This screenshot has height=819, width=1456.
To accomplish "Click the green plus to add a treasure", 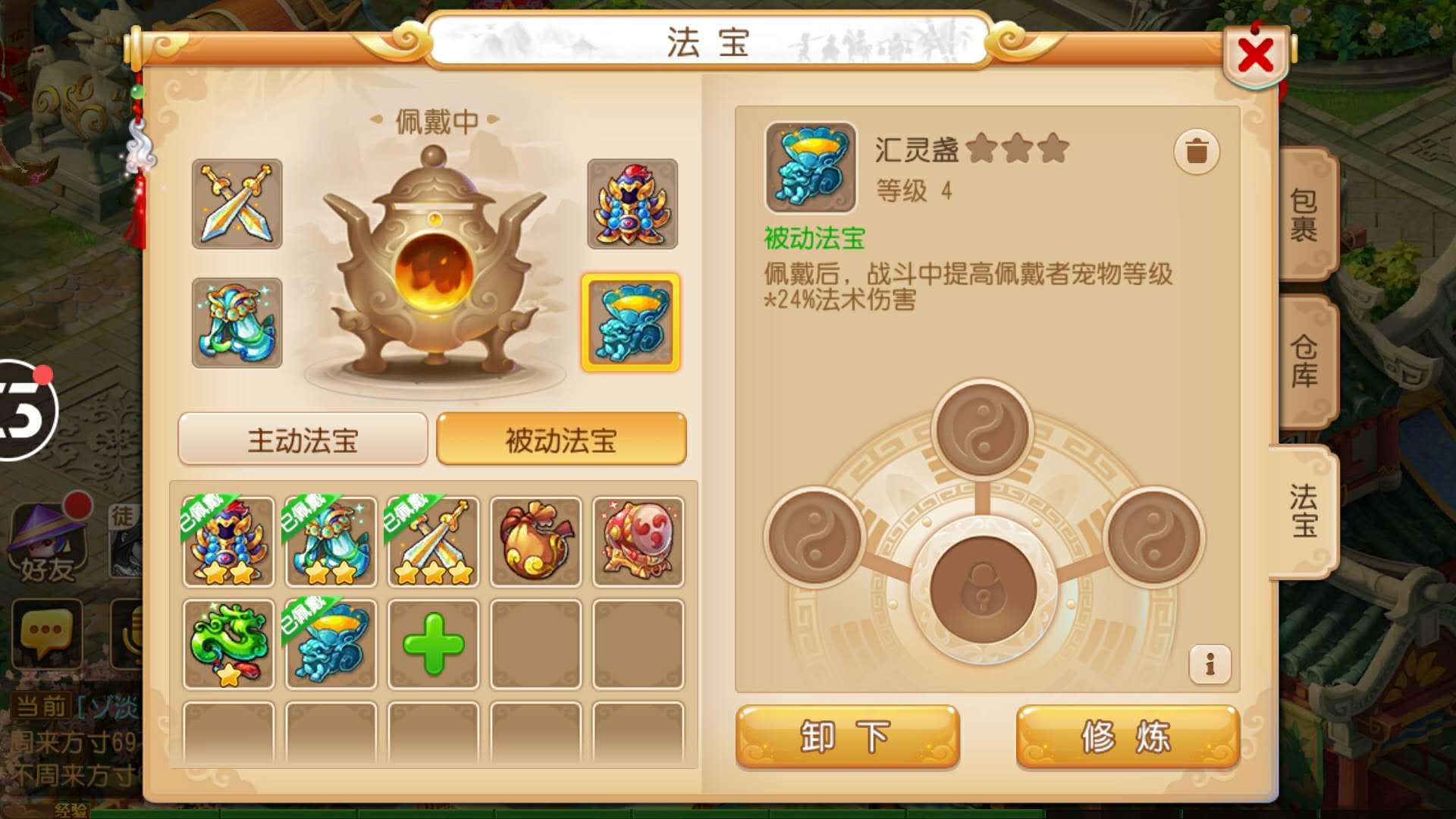I will 432,645.
